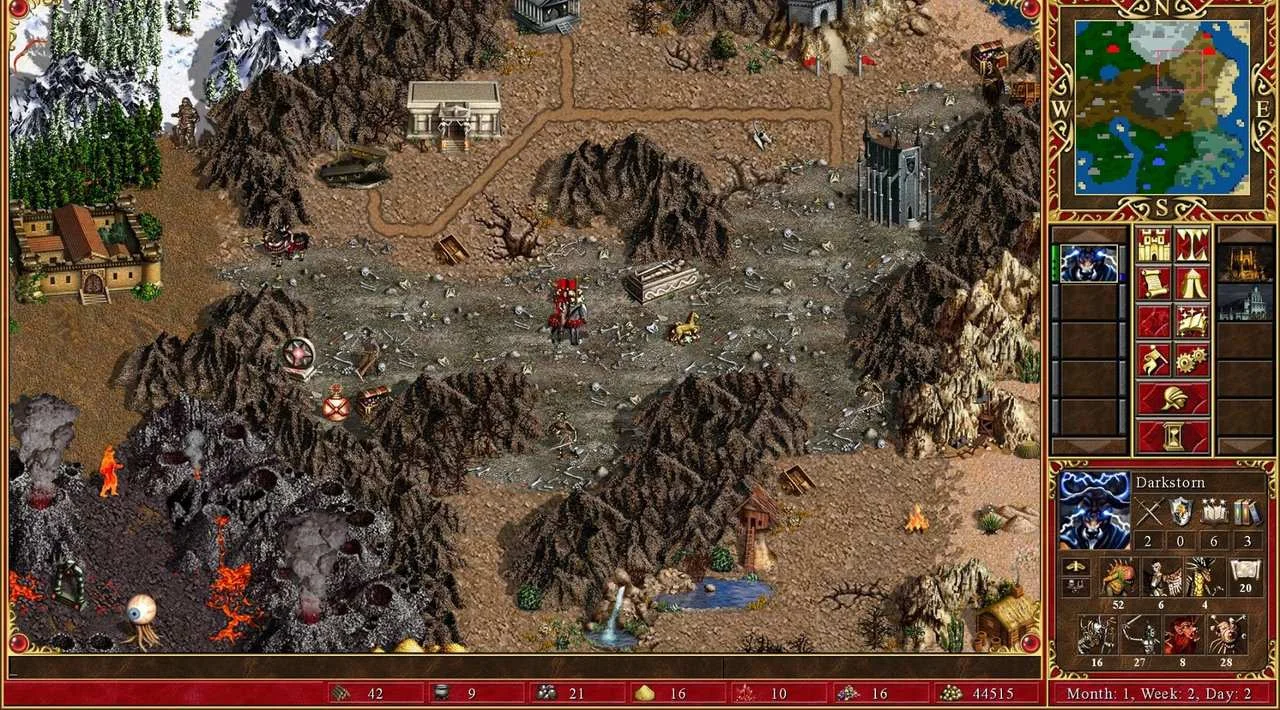Click the minimap to move the view
This screenshot has width=1280, height=710.
(1162, 107)
